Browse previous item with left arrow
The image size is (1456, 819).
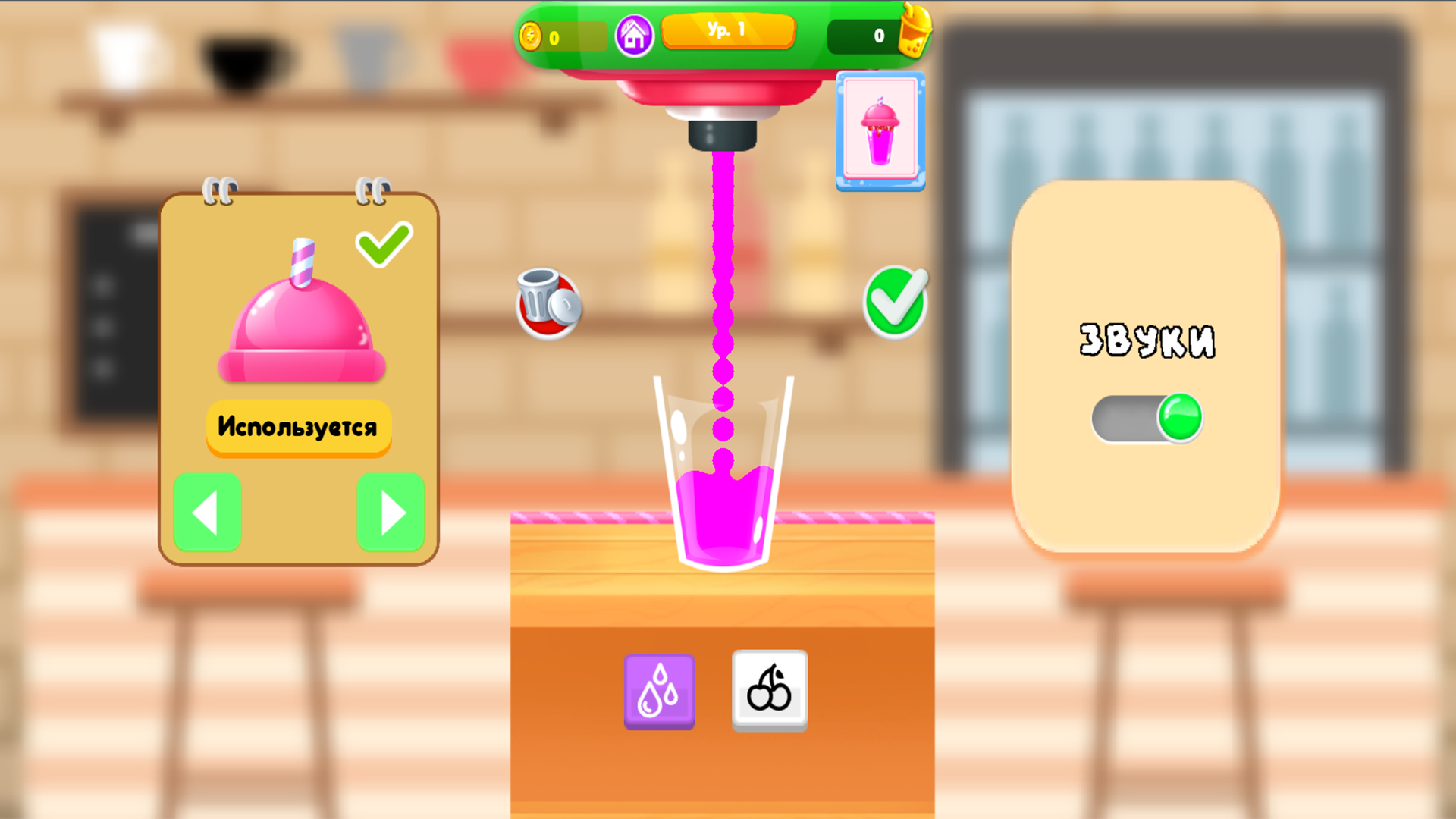tap(207, 513)
